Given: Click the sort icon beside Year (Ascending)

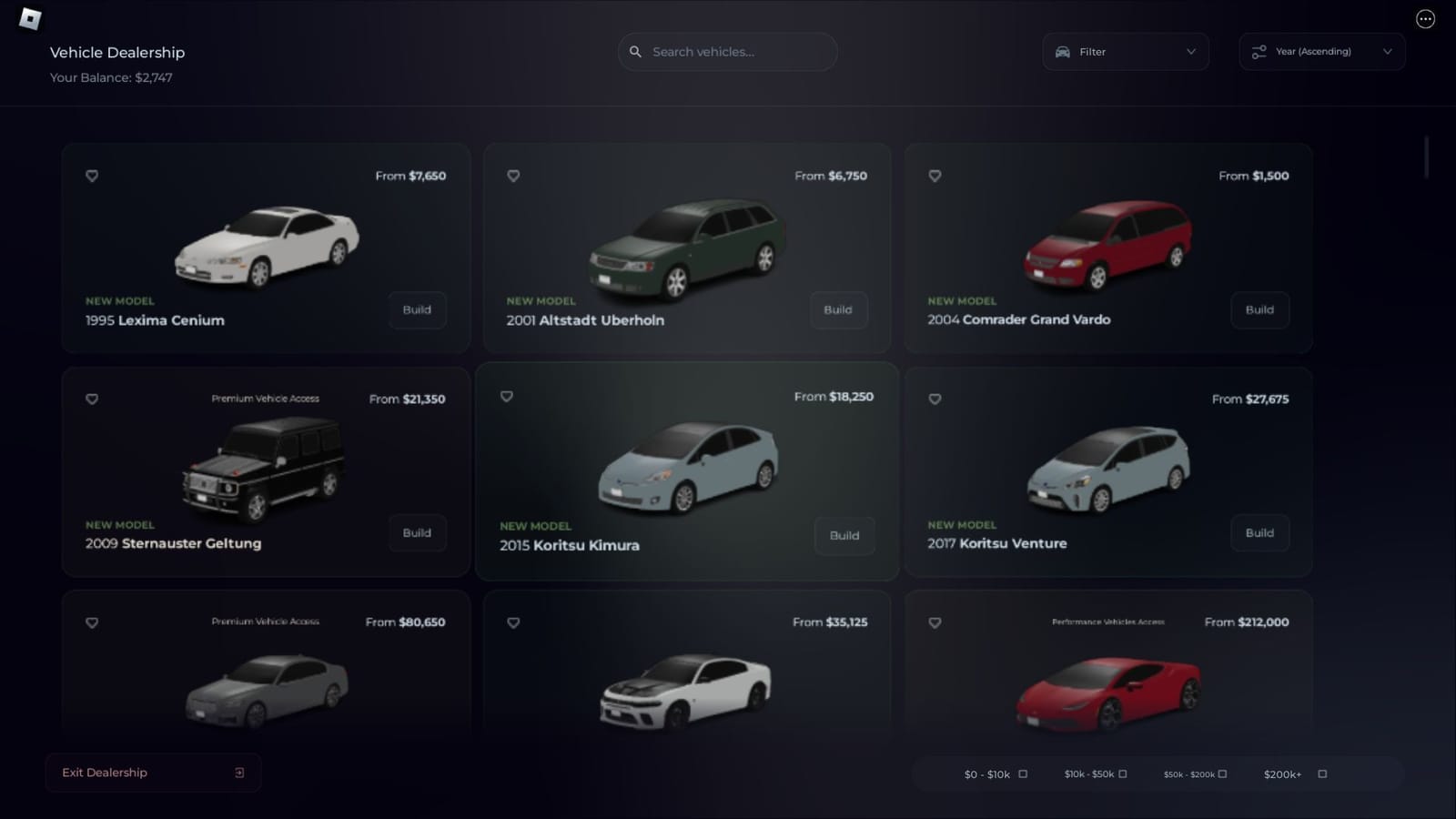Looking at the screenshot, I should 1259,52.
